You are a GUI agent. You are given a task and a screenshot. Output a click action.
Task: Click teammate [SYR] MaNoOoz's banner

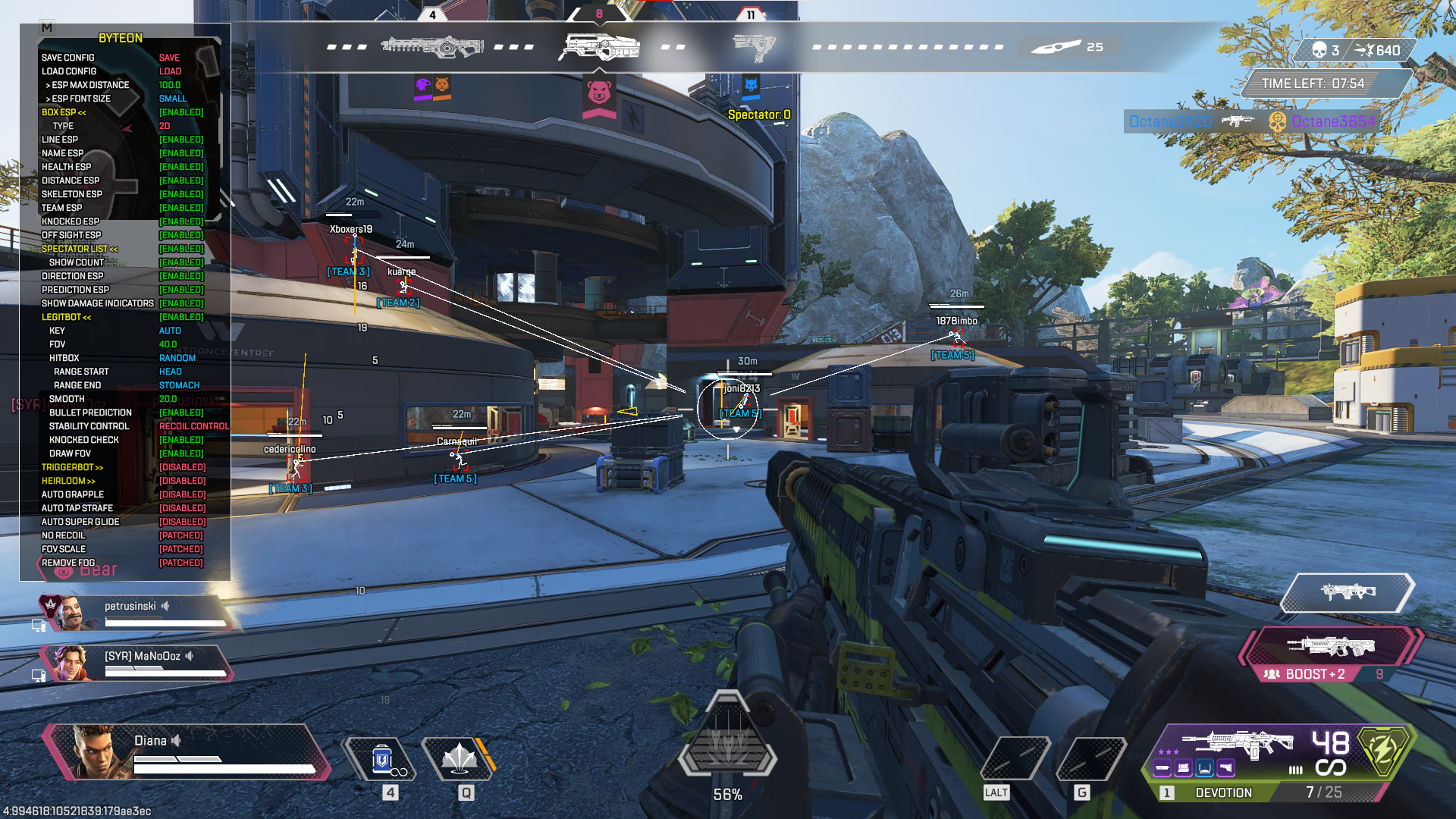tap(136, 663)
